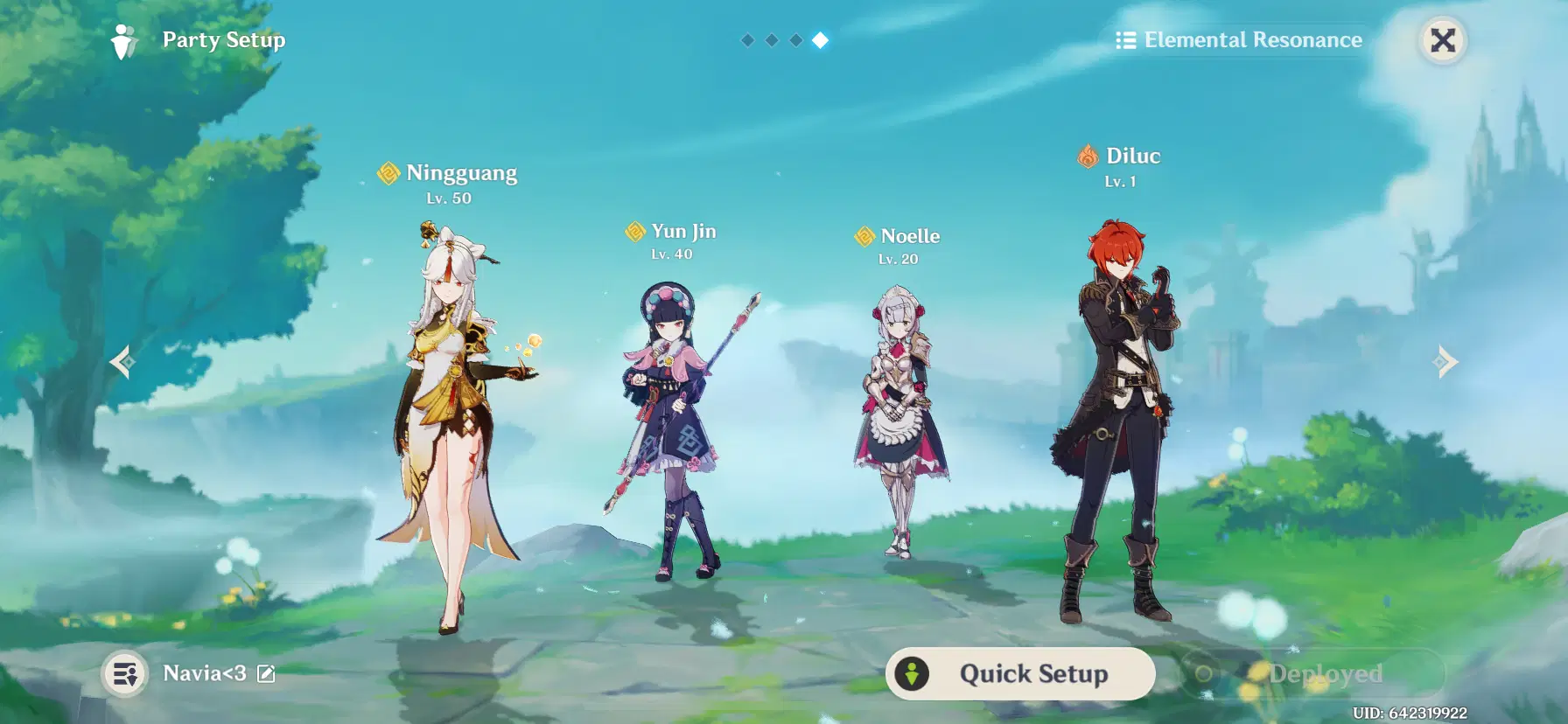Screen dimensions: 1568x724
Task: Select the second page indicator dot
Action: click(x=771, y=38)
